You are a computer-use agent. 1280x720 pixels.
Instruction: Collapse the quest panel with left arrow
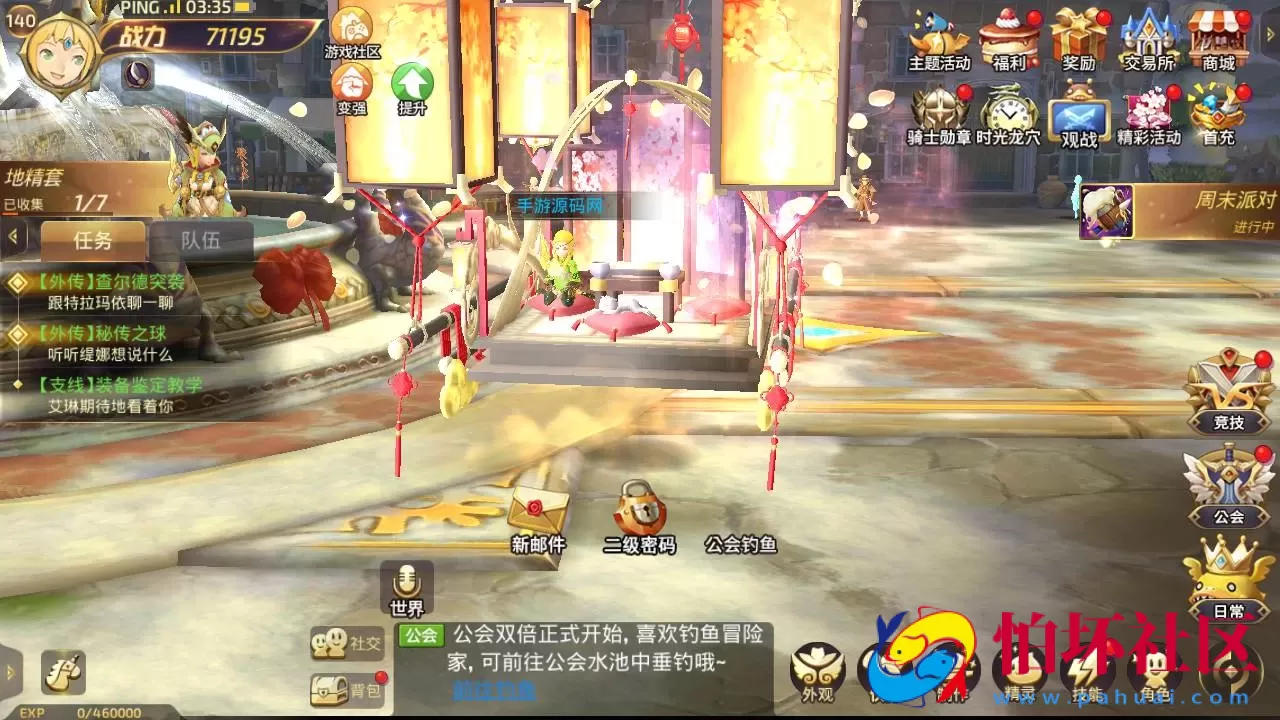tap(11, 237)
